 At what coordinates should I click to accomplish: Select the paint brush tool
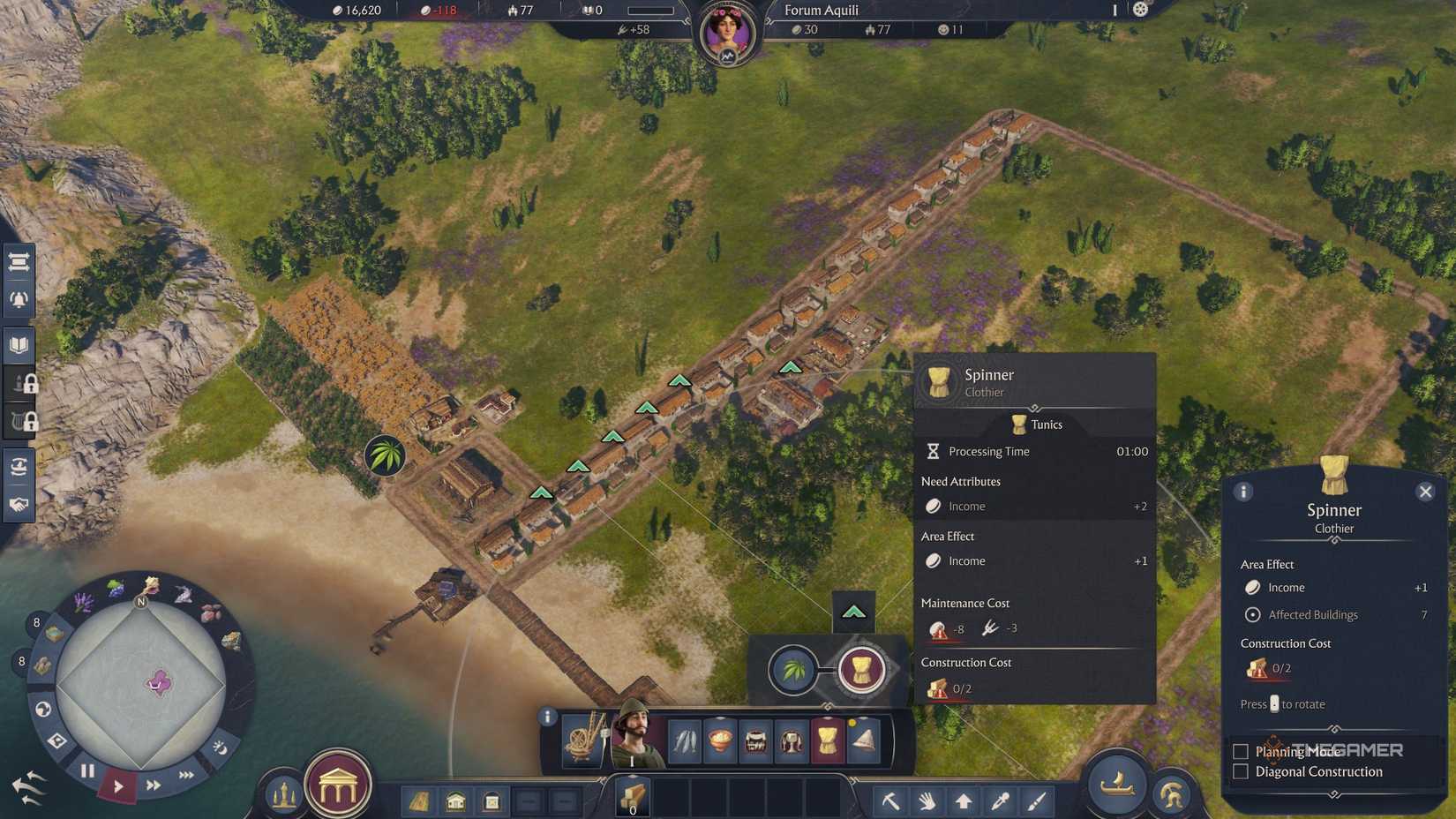tap(1035, 802)
